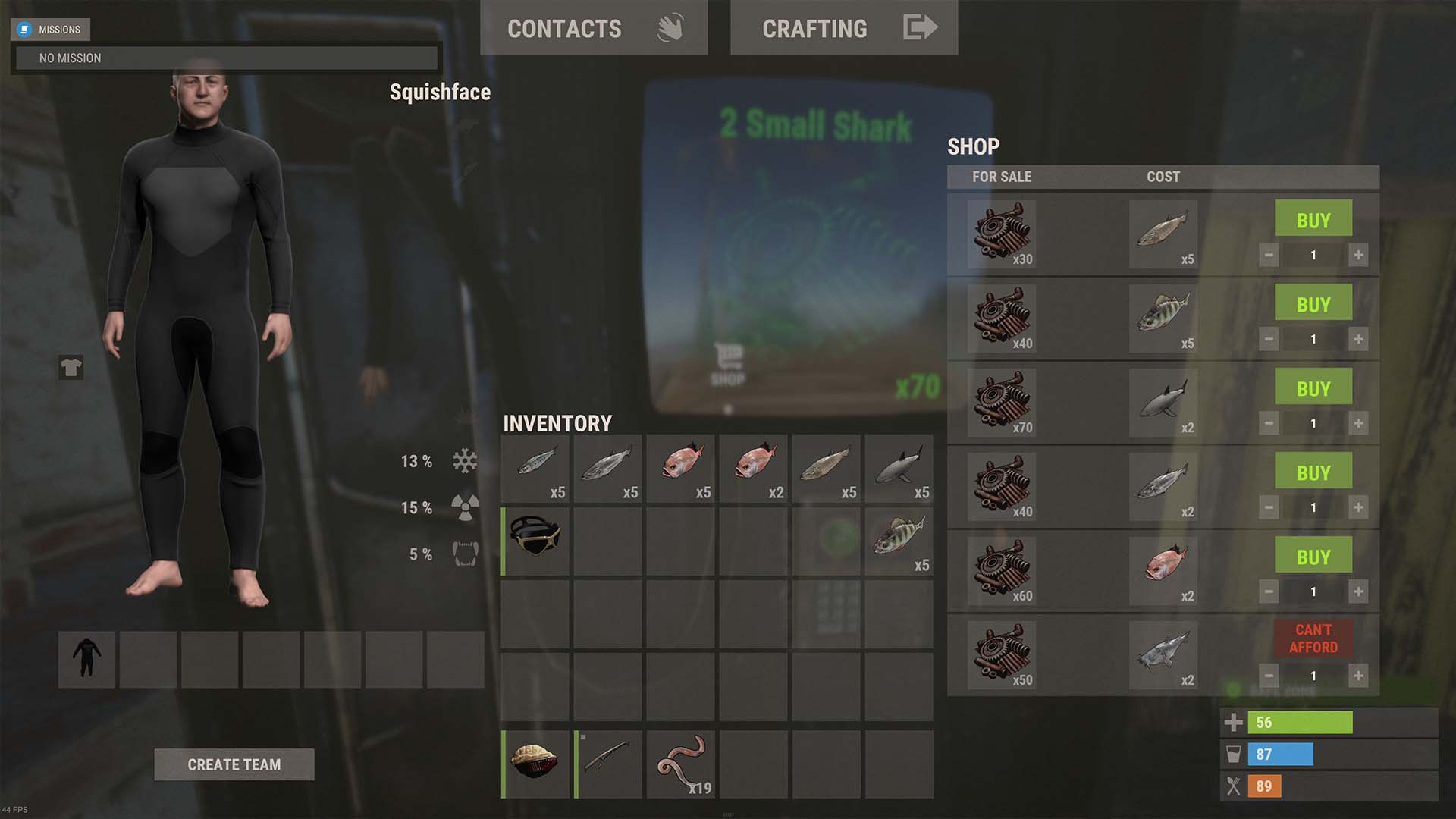1456x819 pixels.
Task: Select the orange roughy stack of two
Action: coord(753,469)
